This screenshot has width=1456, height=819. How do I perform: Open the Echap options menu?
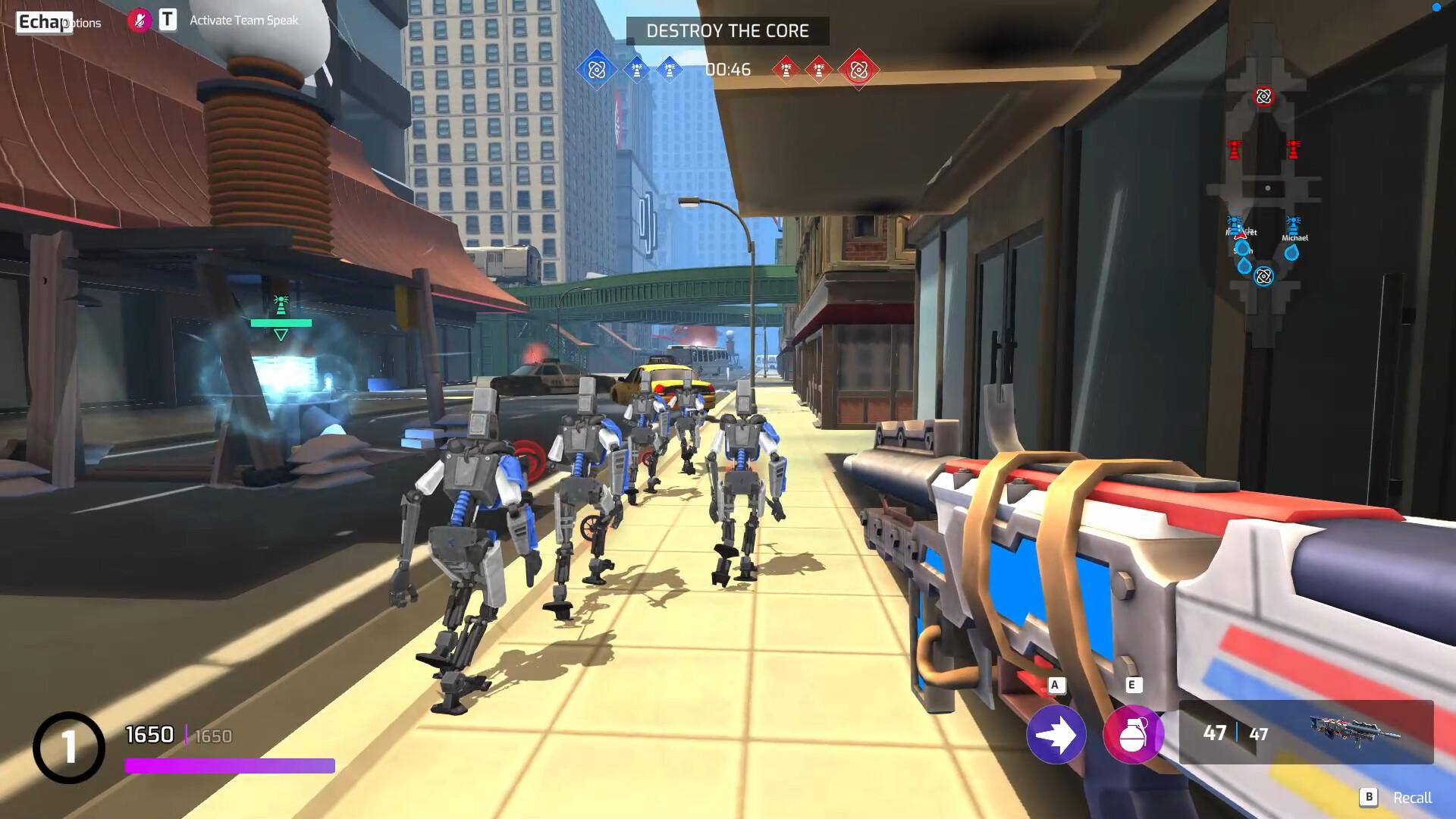[x=42, y=23]
